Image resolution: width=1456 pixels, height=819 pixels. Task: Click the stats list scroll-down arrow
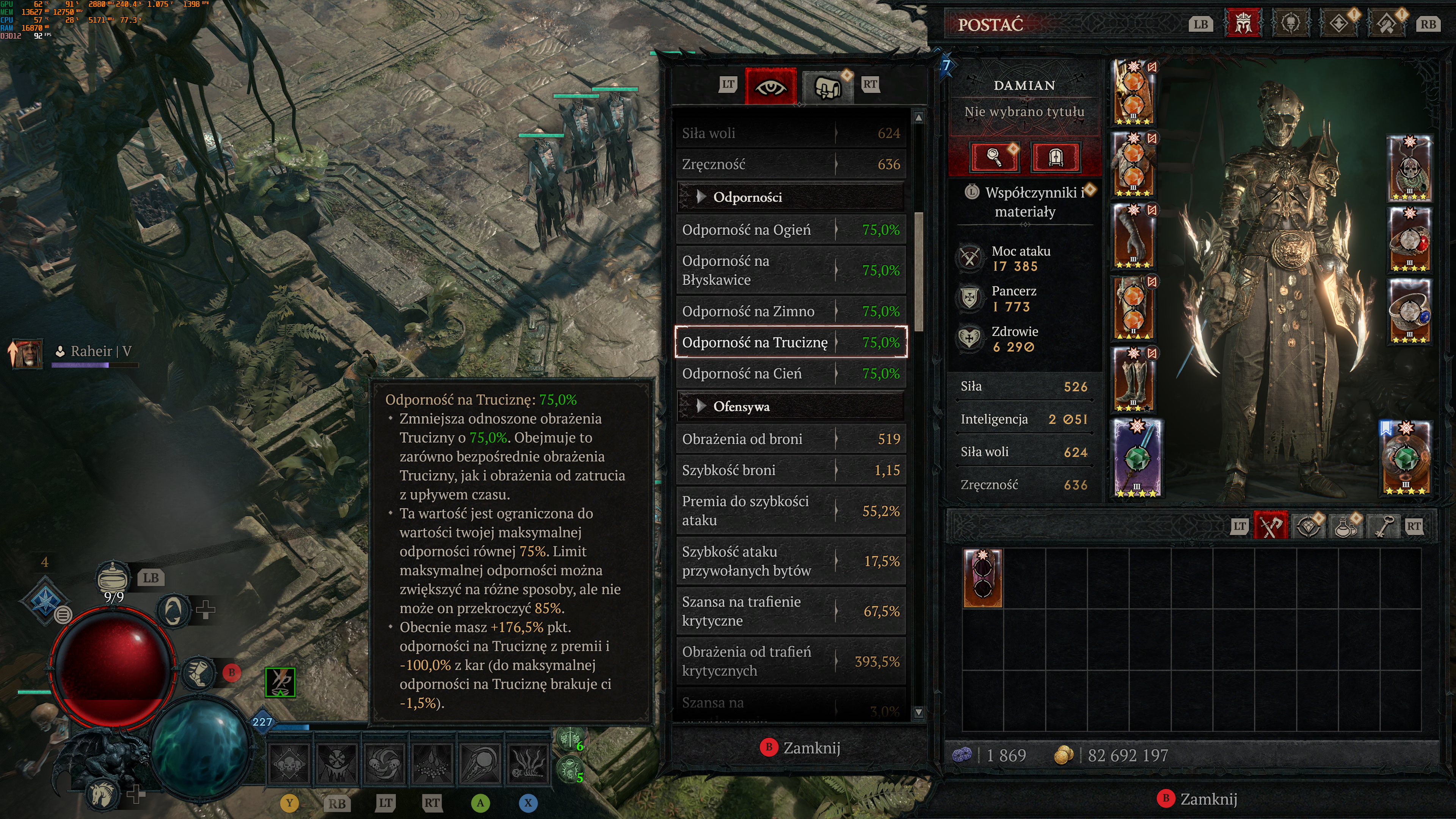918,712
